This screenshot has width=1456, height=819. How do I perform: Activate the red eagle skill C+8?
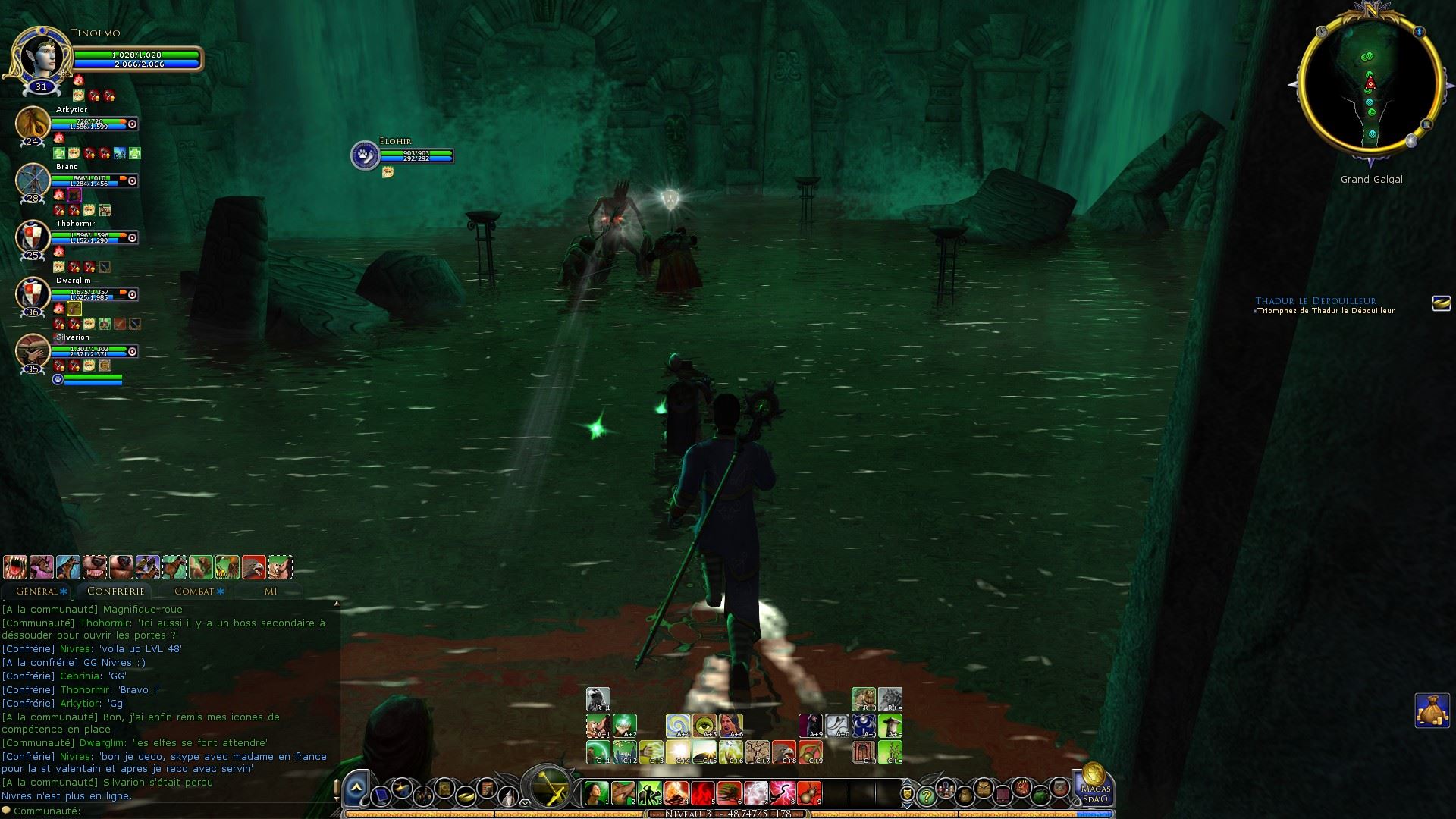click(x=784, y=752)
